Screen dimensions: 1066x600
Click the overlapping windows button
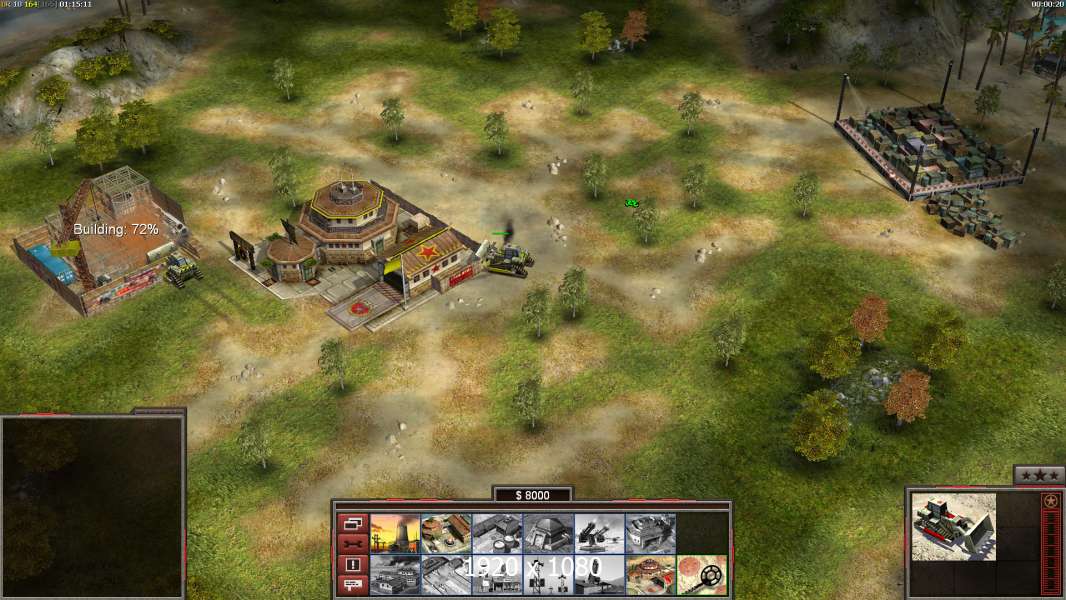pos(352,523)
